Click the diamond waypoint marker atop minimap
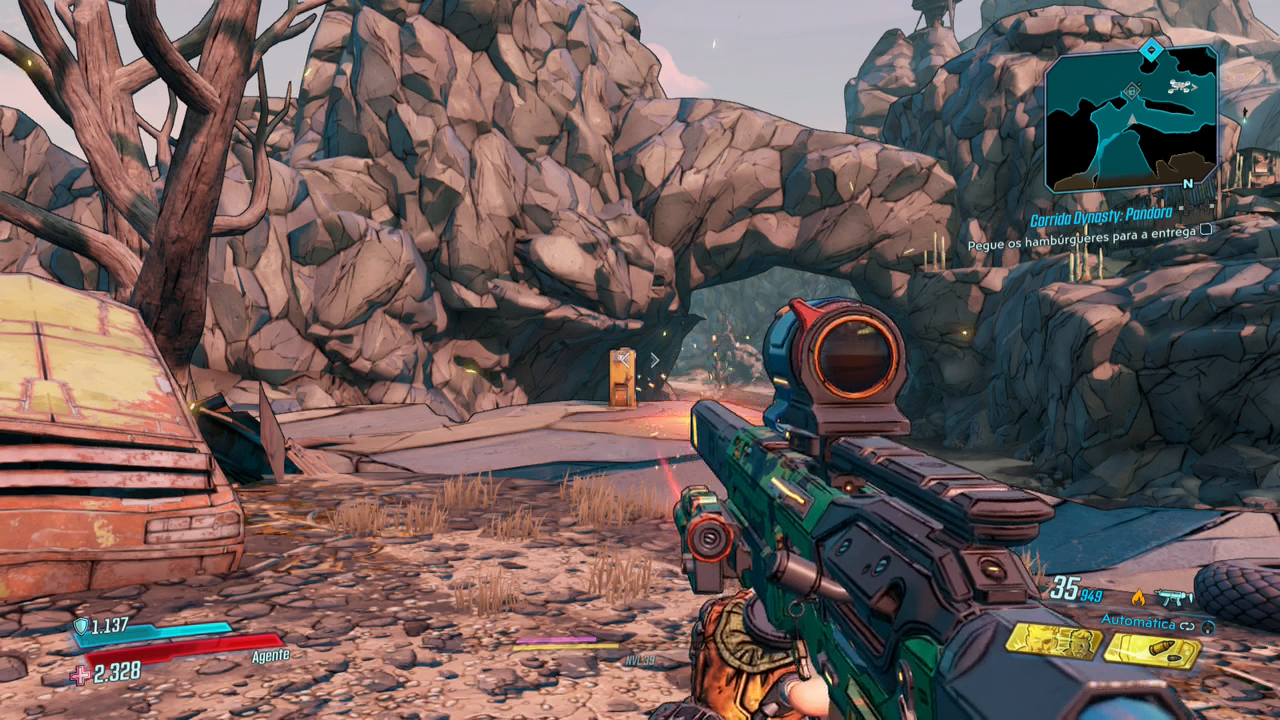This screenshot has width=1280, height=720. pyautogui.click(x=1152, y=48)
